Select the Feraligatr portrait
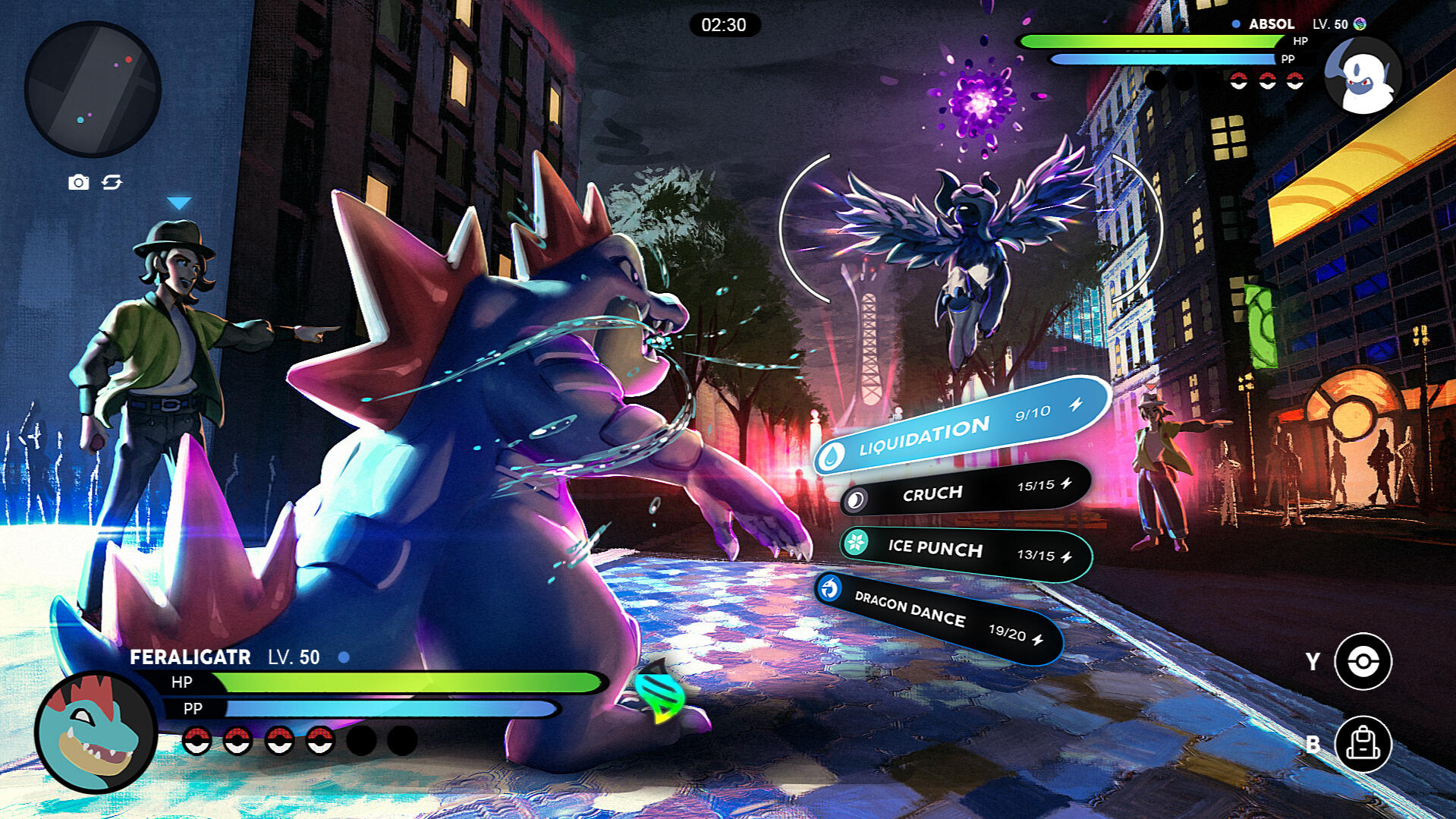The image size is (1456, 819). coord(96,732)
